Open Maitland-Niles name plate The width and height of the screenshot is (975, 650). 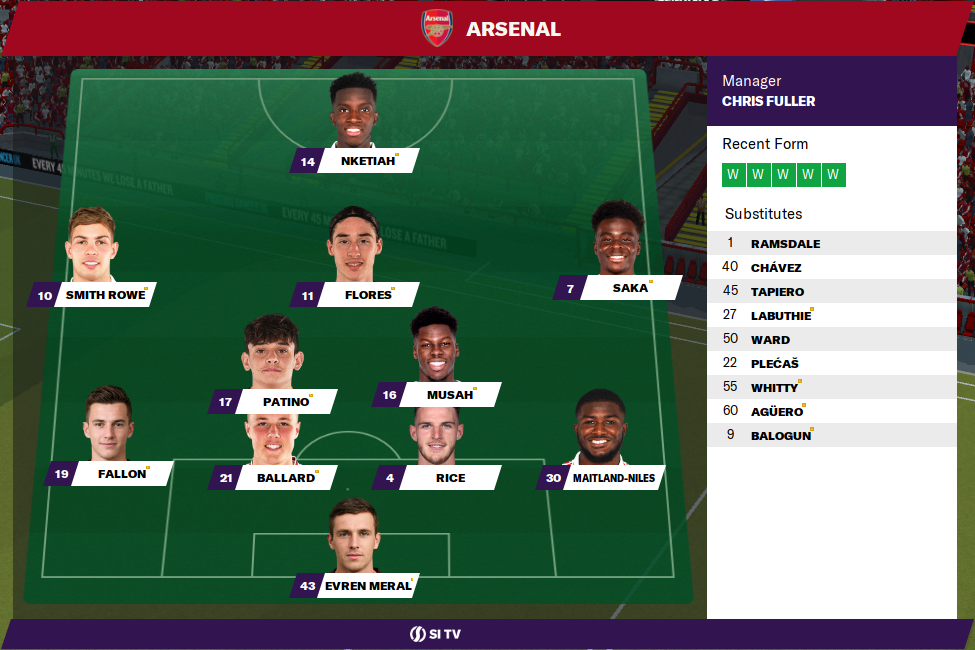click(613, 478)
